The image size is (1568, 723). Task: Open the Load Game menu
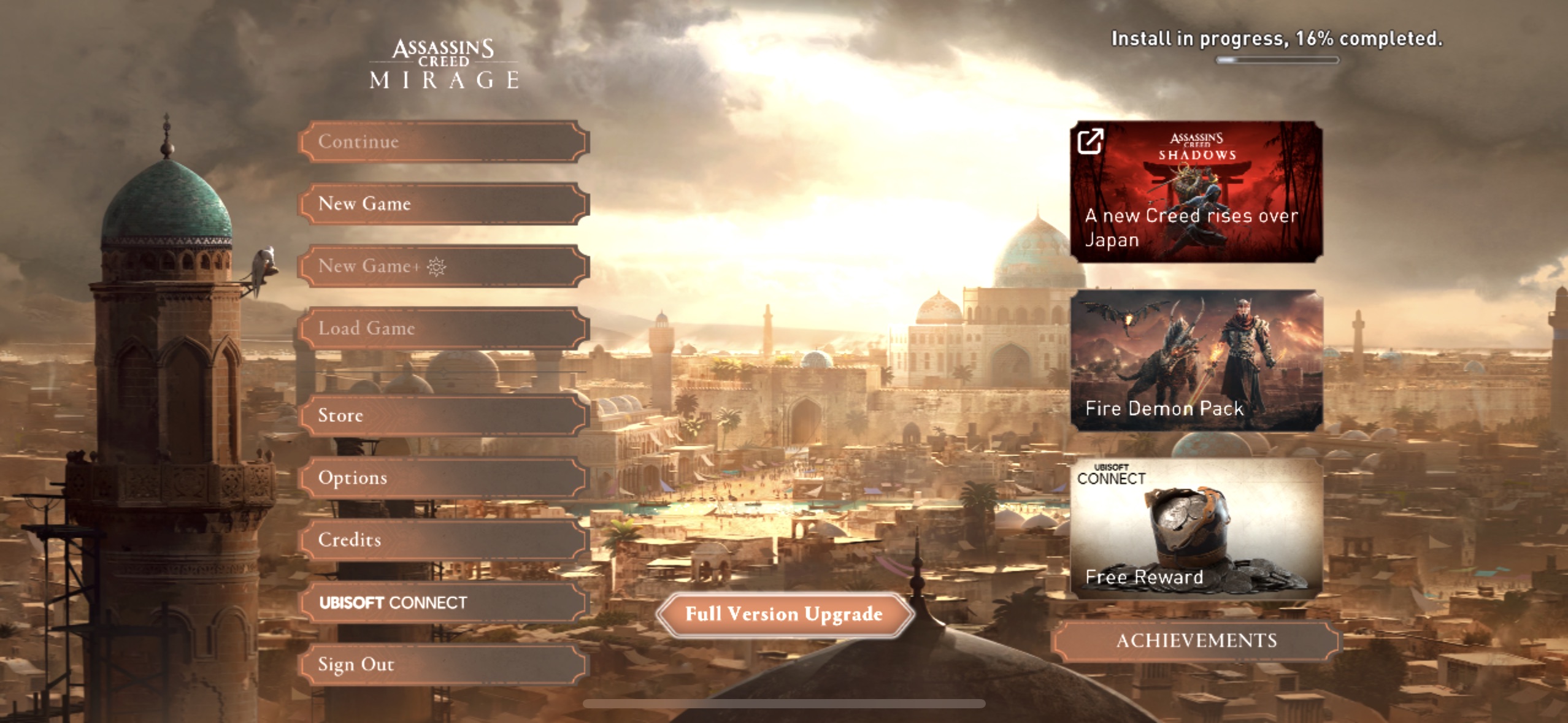tap(443, 328)
